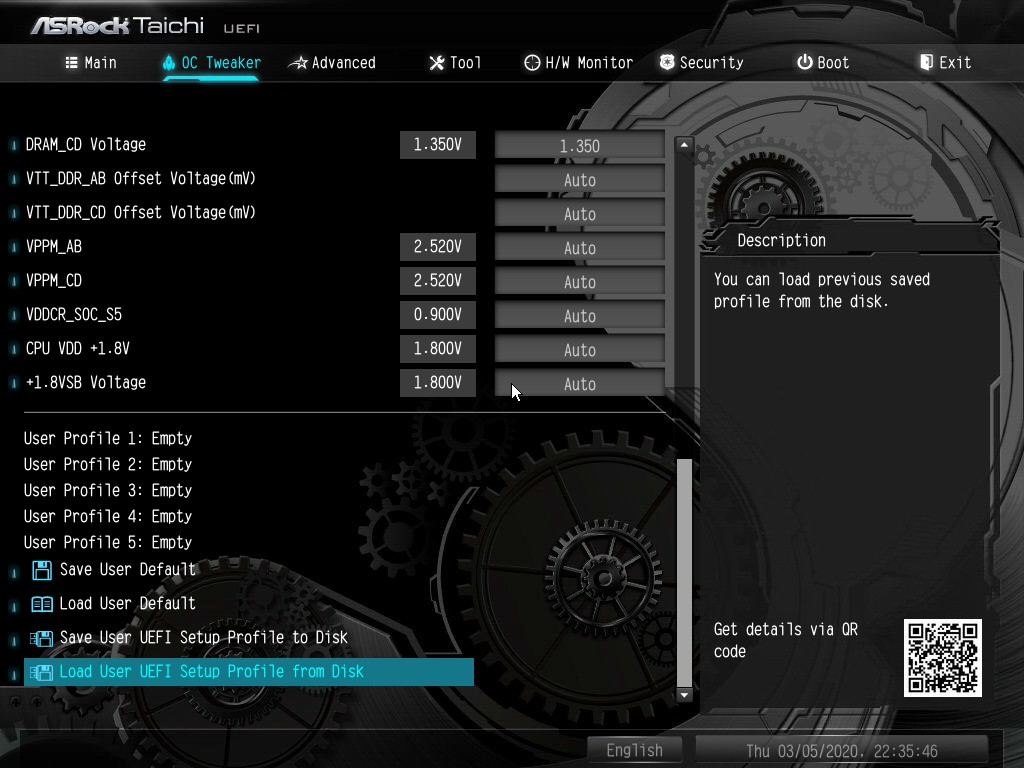Click the scrollbar's up arrow

684,145
